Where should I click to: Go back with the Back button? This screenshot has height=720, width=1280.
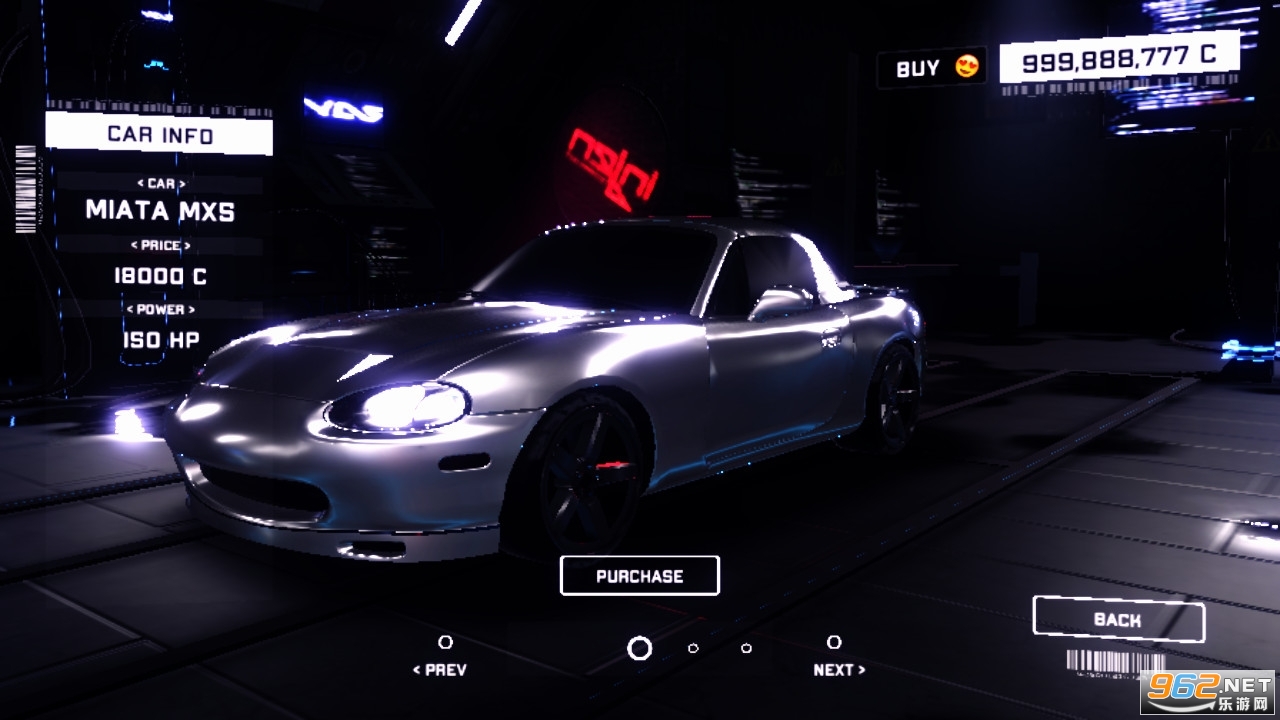(1118, 620)
